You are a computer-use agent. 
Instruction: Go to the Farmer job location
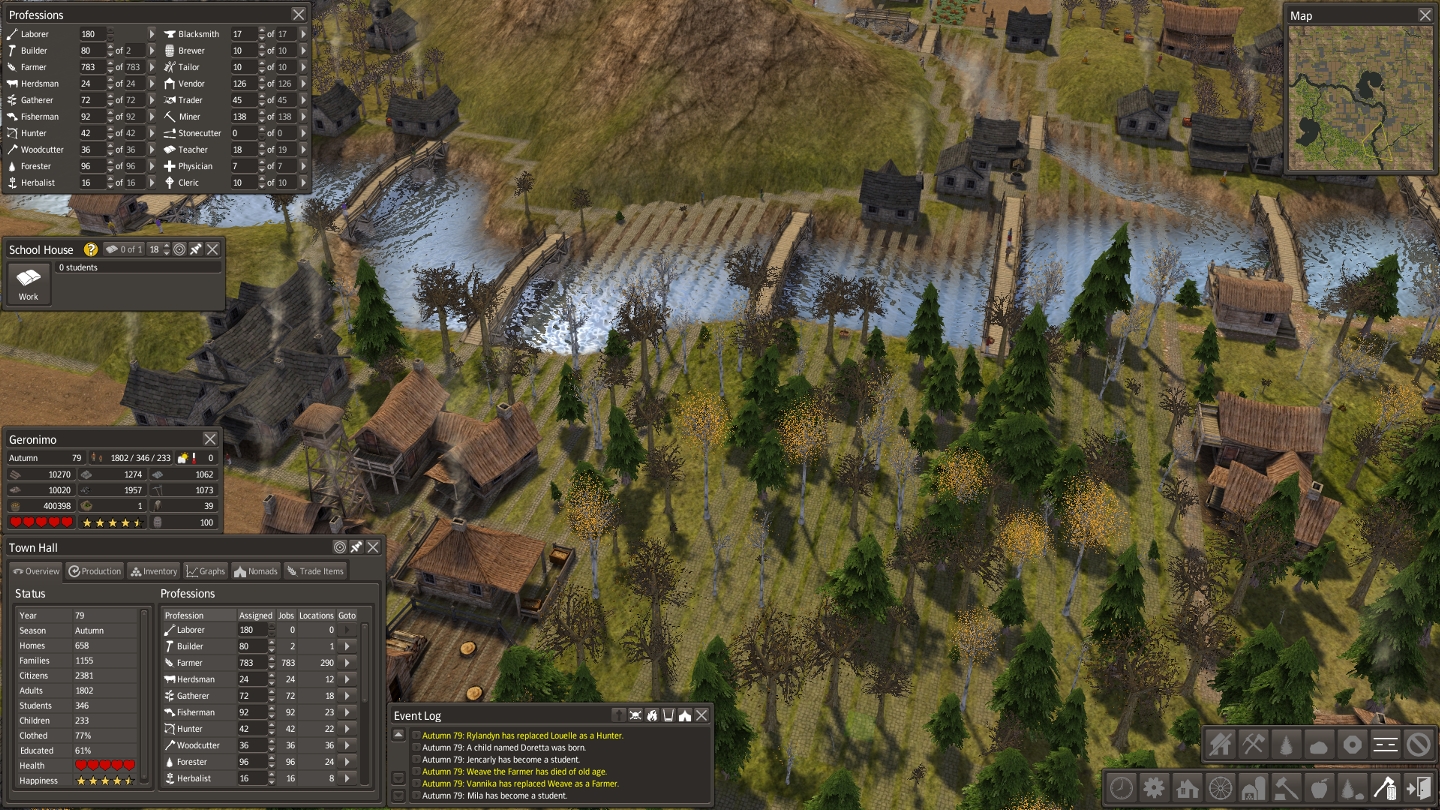tap(347, 662)
